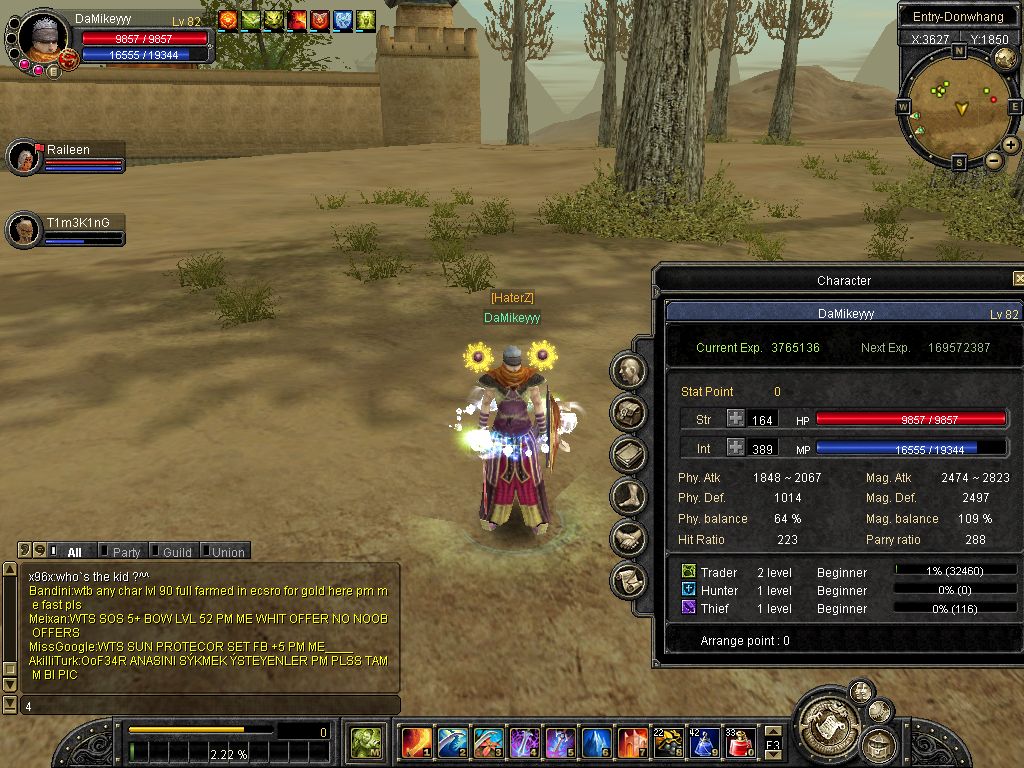Select the boot side tab

pyautogui.click(x=629, y=495)
